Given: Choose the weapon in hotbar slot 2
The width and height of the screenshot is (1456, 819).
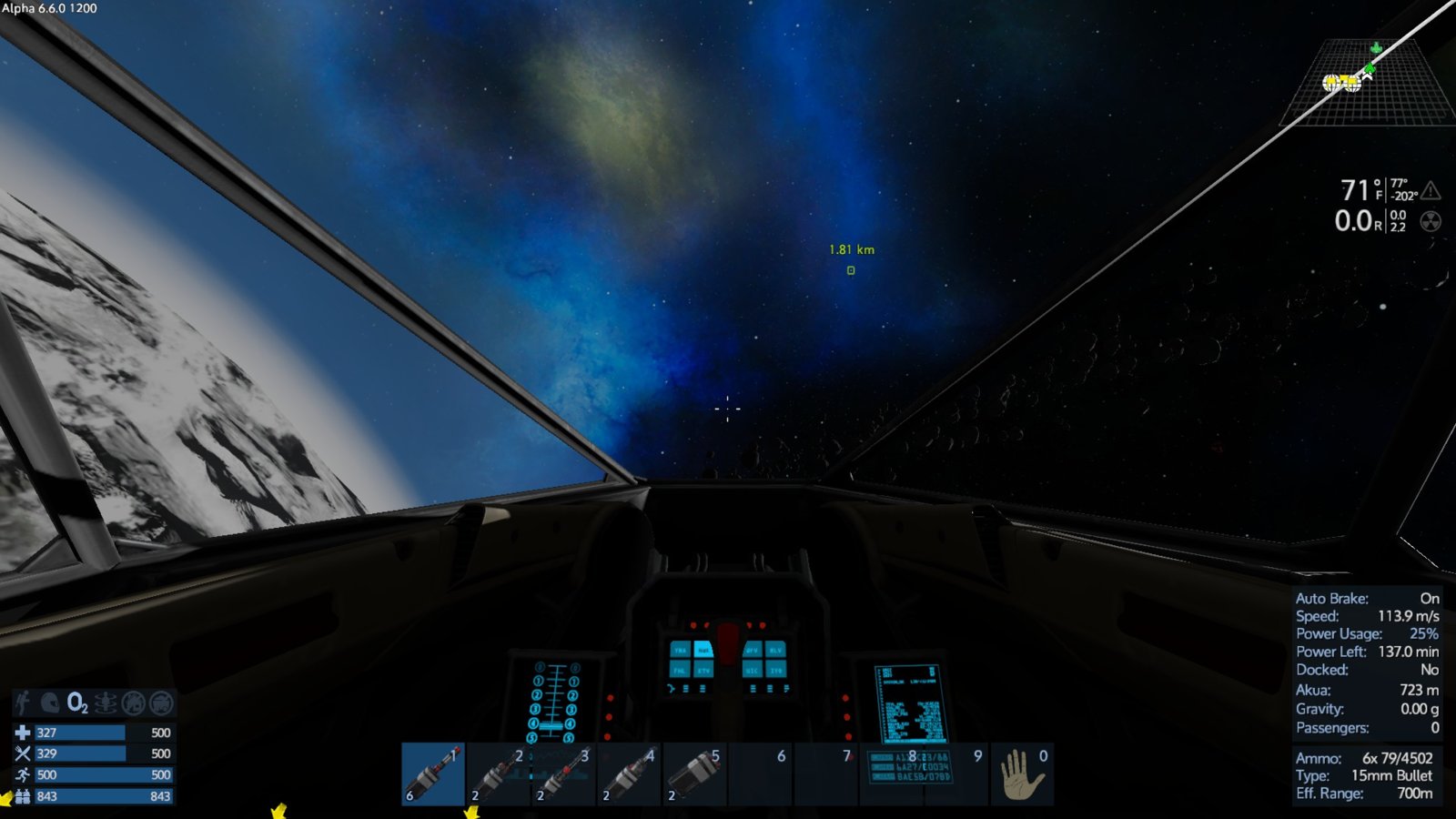Looking at the screenshot, I should [x=499, y=773].
